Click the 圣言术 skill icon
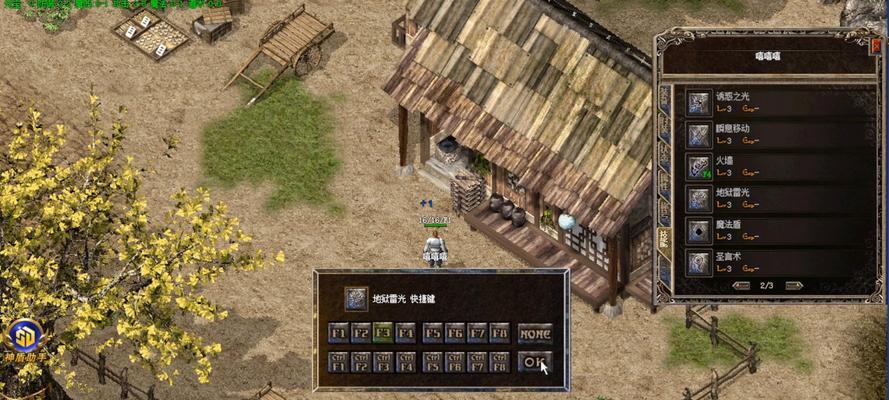The width and height of the screenshot is (889, 400). tap(699, 263)
